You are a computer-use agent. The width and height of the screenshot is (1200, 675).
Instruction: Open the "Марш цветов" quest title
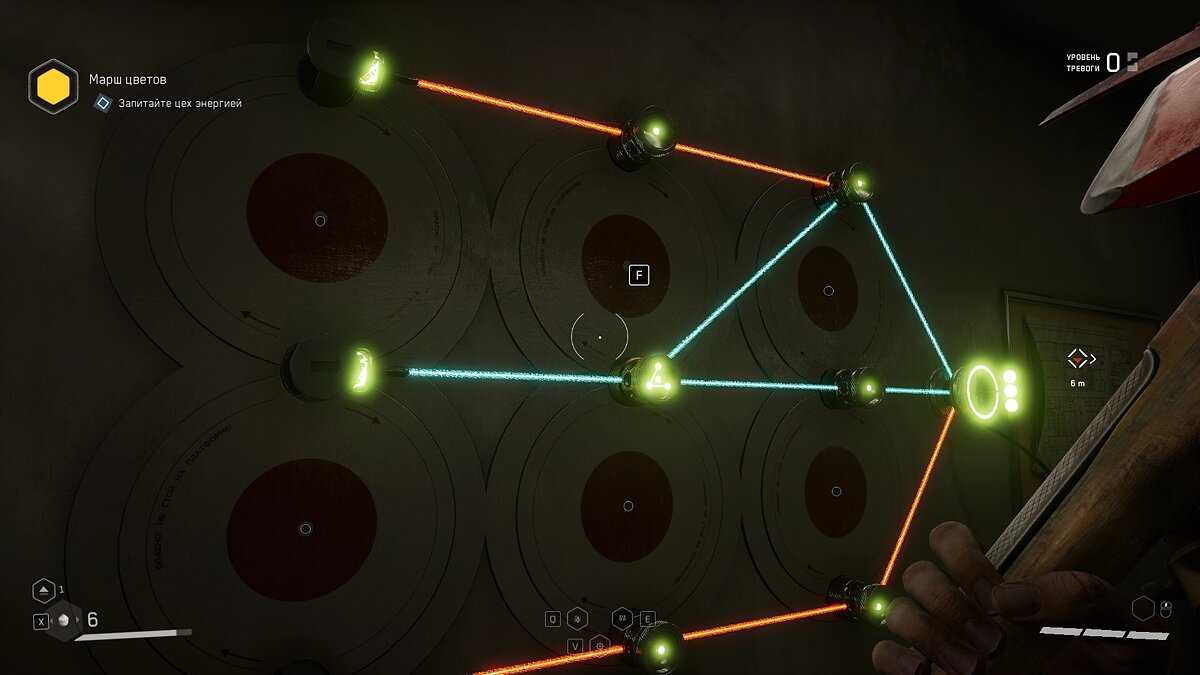(x=127, y=79)
